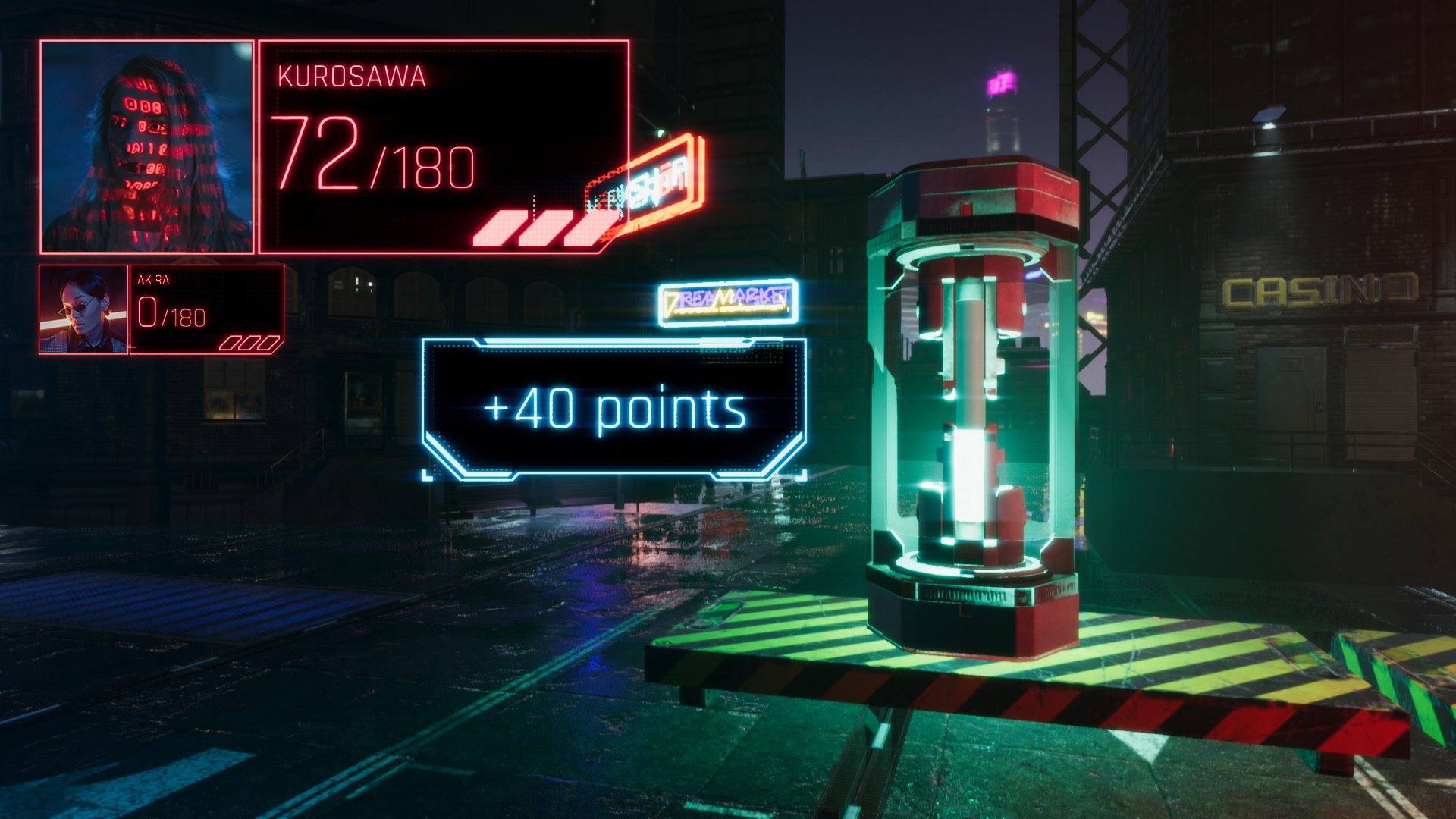Viewport: 1456px width, 819px height.
Task: Open the Kurosawa score panel
Action: tap(444, 147)
